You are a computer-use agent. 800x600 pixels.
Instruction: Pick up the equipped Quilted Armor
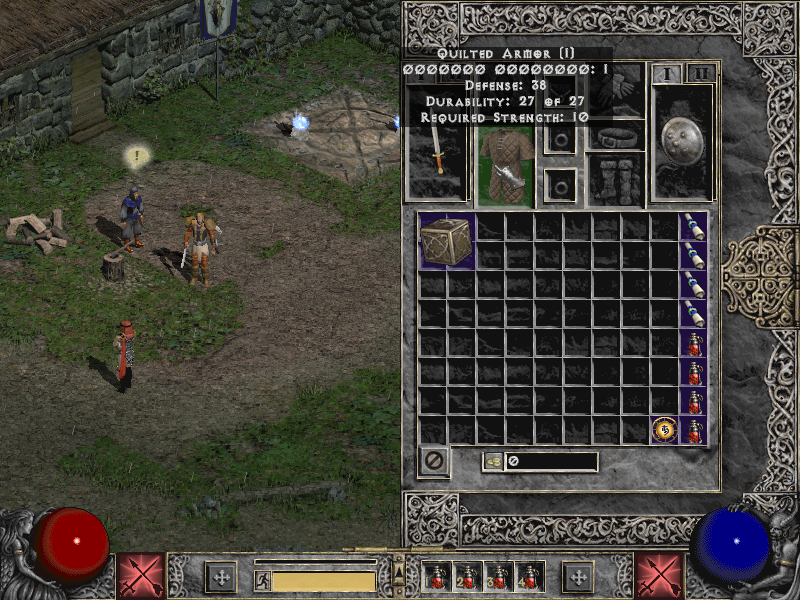tap(503, 167)
